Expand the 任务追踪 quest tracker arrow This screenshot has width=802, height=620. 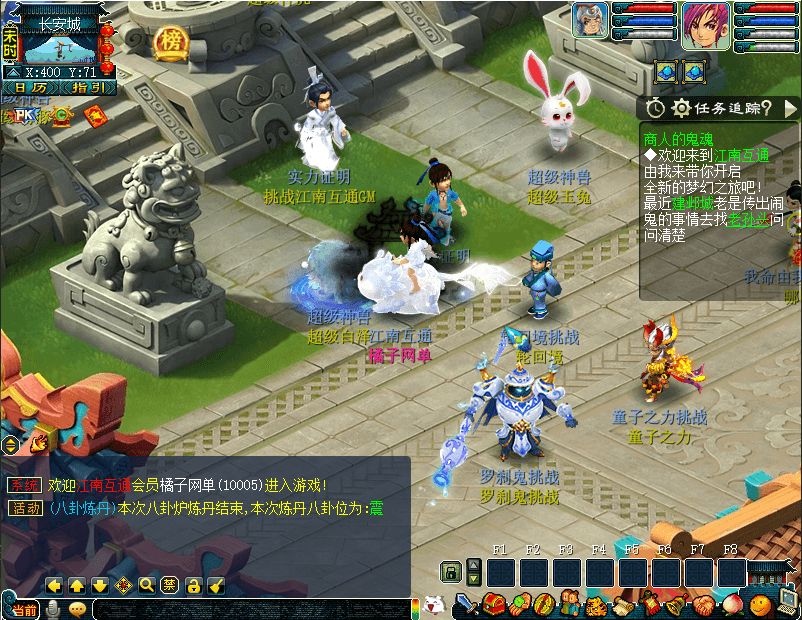point(790,107)
